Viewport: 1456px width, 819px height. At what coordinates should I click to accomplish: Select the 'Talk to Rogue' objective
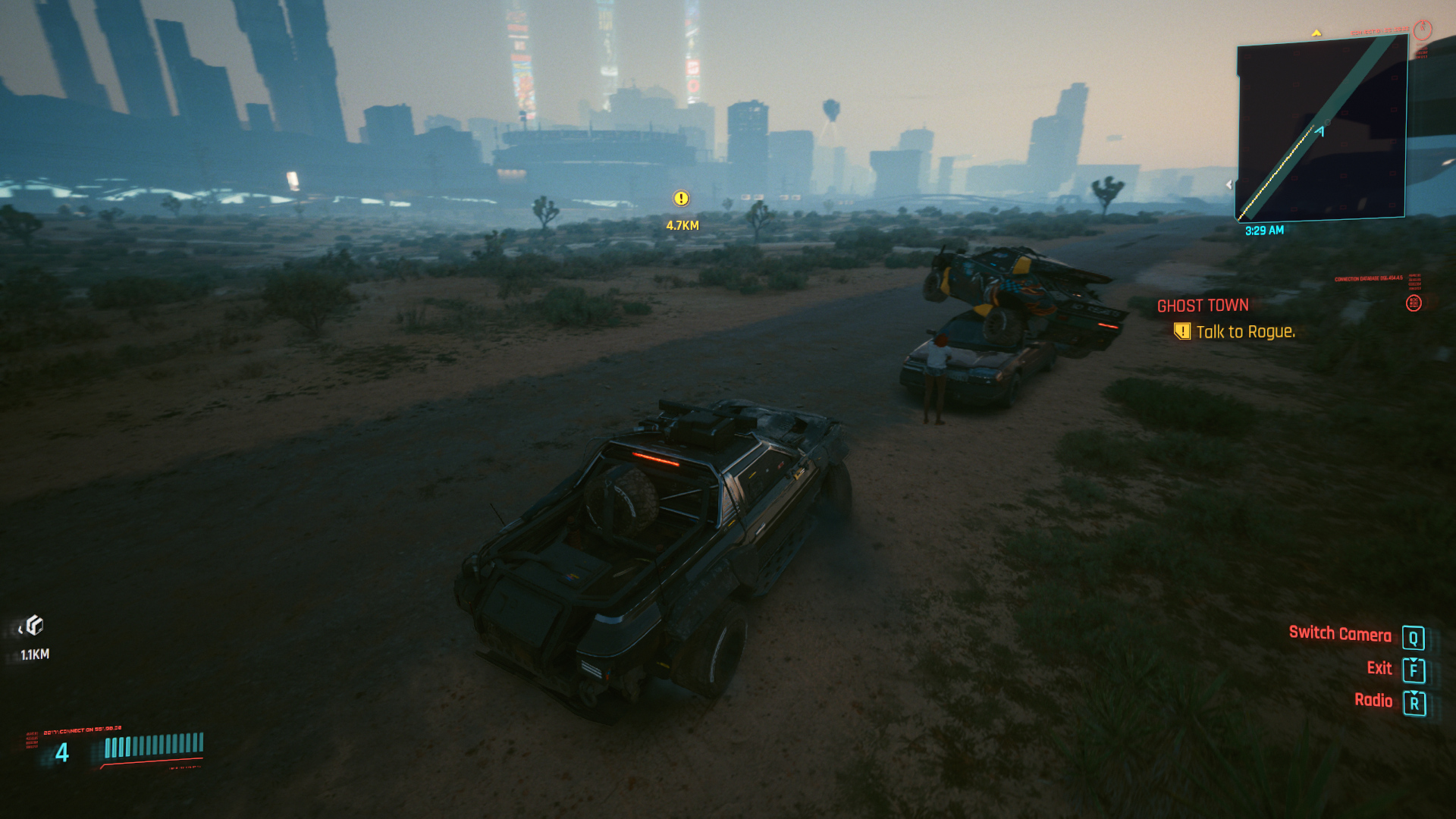click(1244, 332)
